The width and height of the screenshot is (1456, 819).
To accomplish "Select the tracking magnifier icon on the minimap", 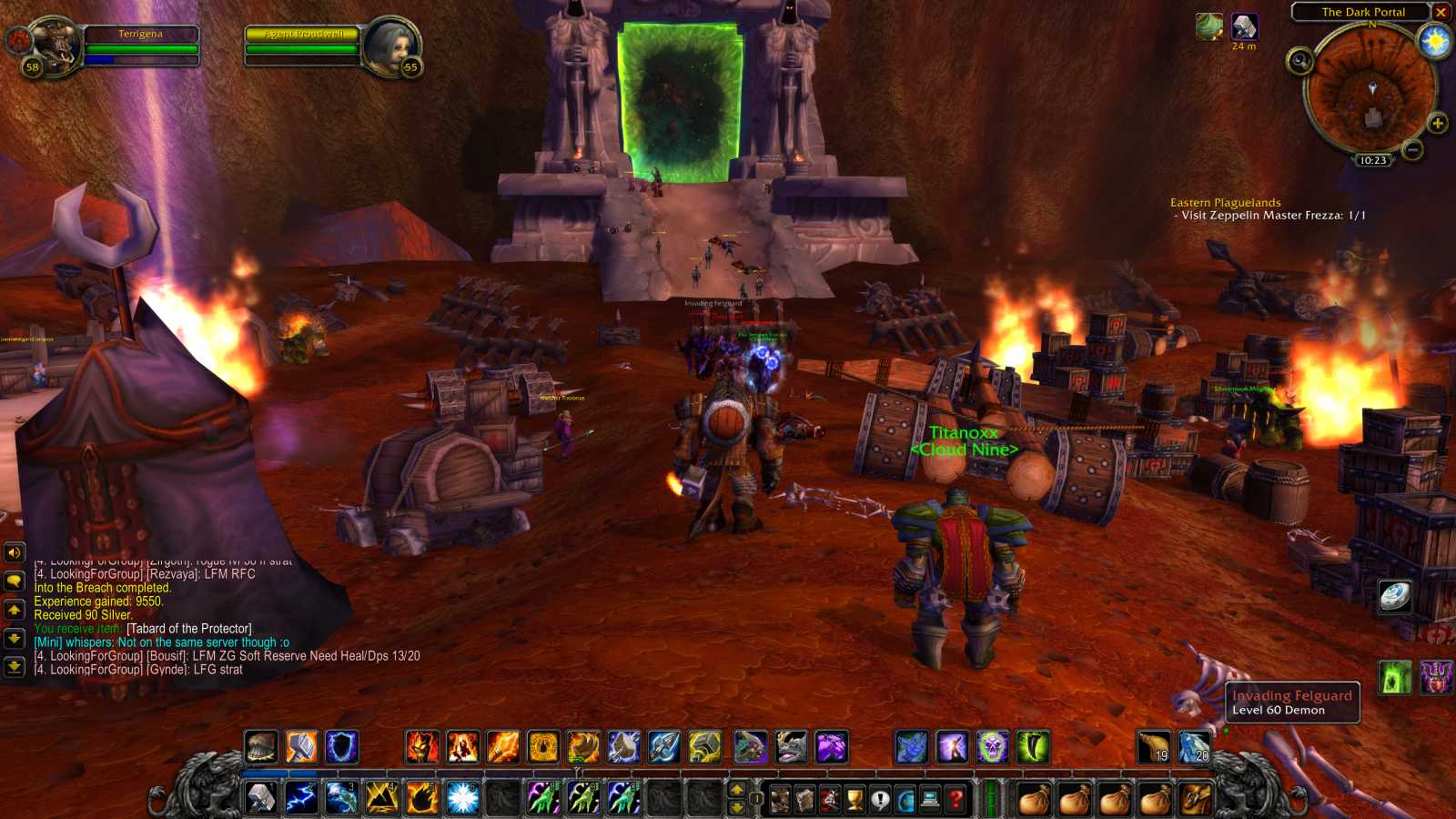I will tap(1300, 61).
